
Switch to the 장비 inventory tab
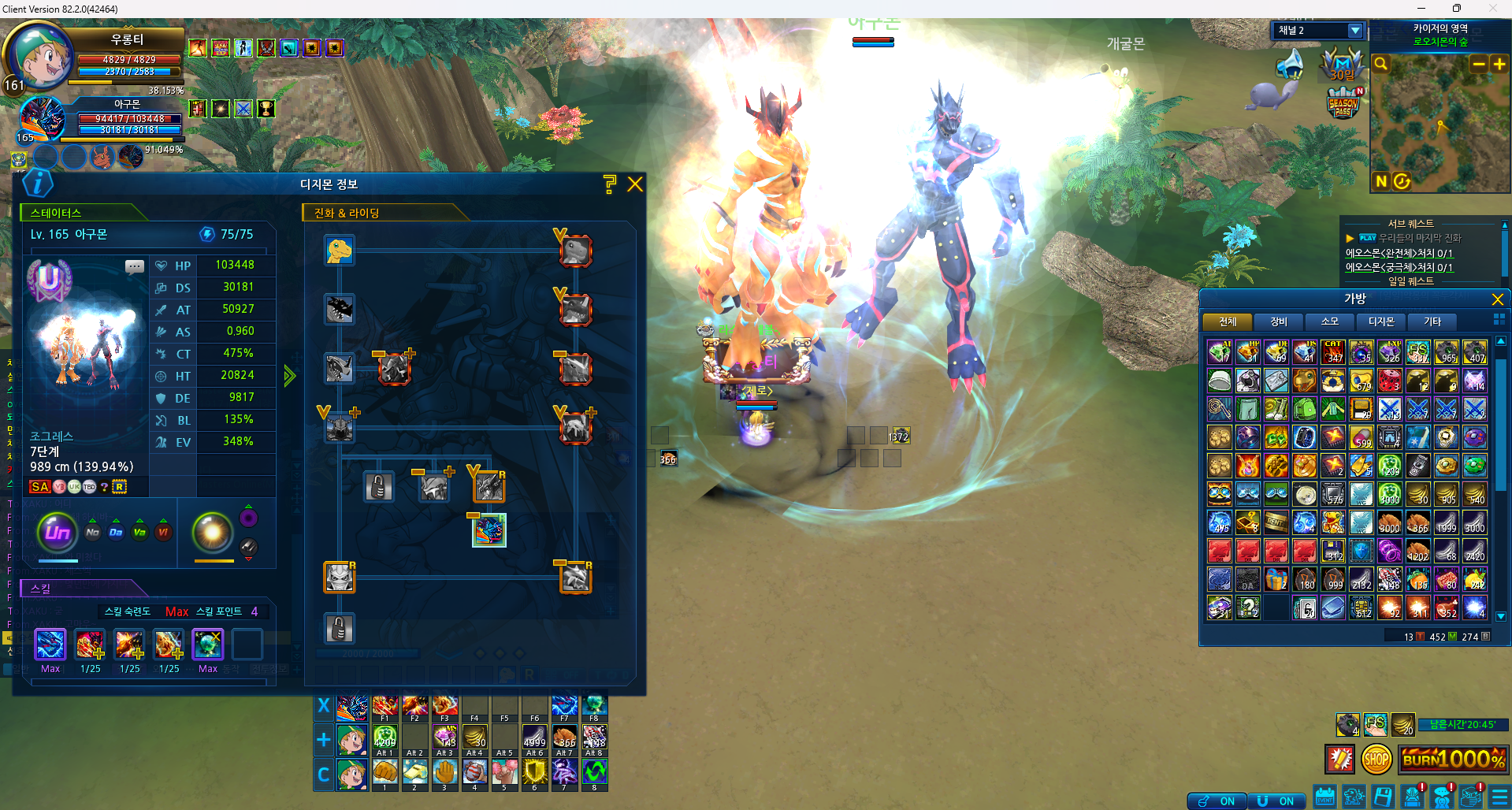(x=1279, y=321)
